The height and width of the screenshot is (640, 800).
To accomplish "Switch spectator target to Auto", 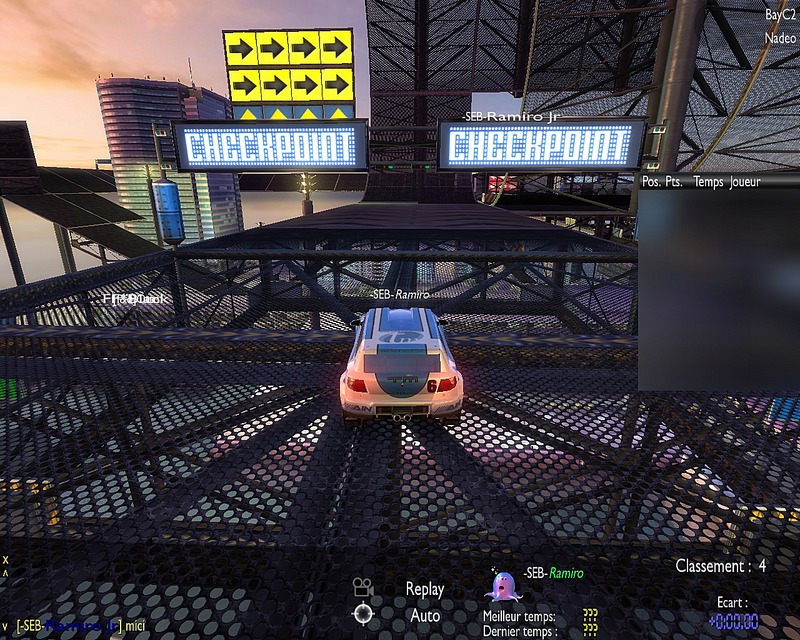I will 424,614.
